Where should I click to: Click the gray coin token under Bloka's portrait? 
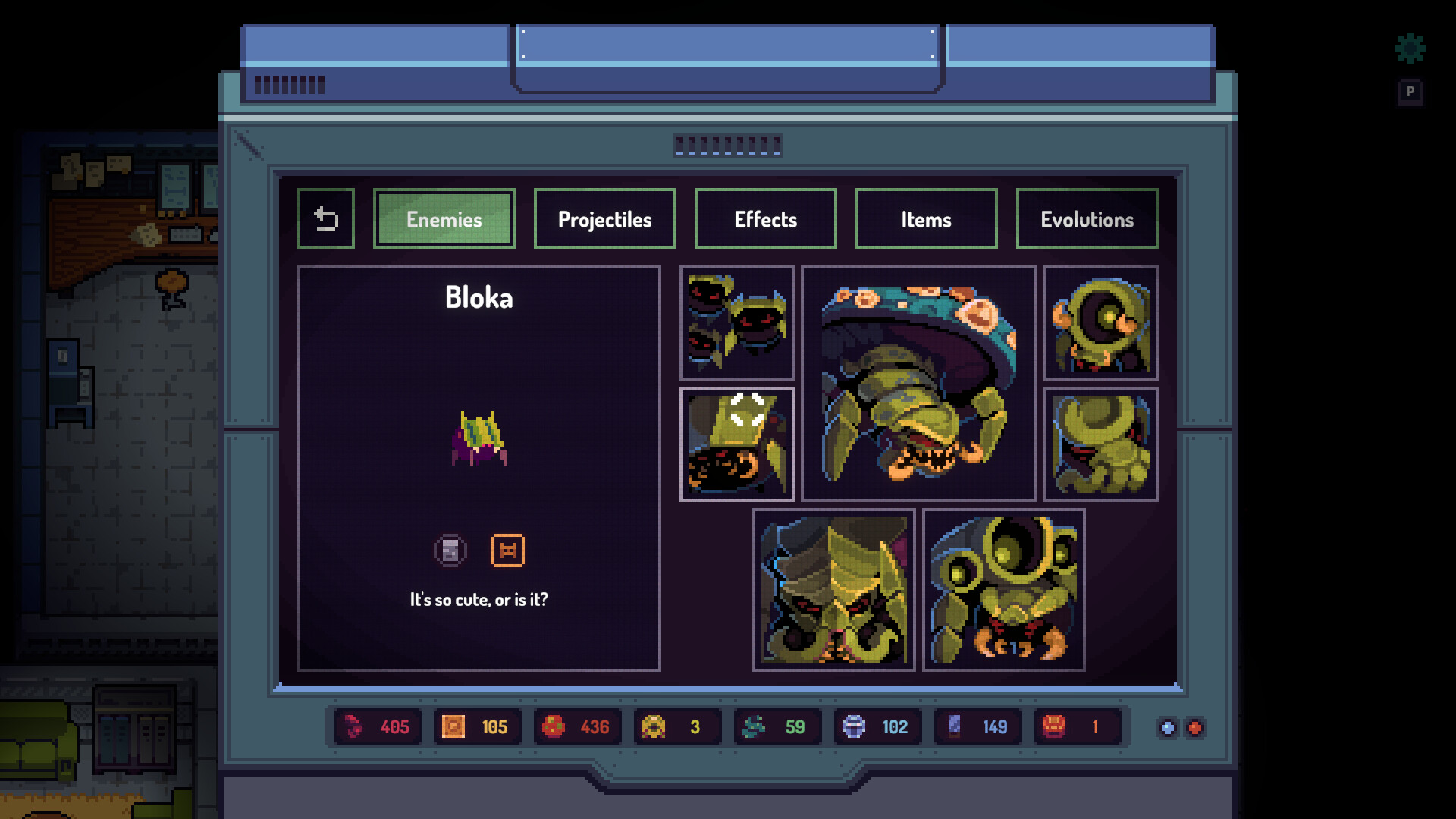click(450, 551)
